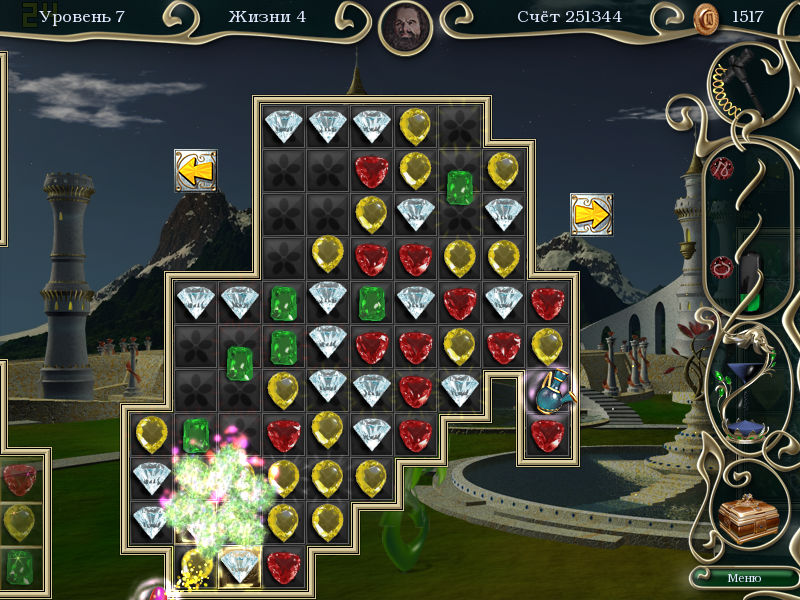Screen dimensions: 800x600
Task: Pick the red gem in the board's bottom row
Action: tap(284, 565)
